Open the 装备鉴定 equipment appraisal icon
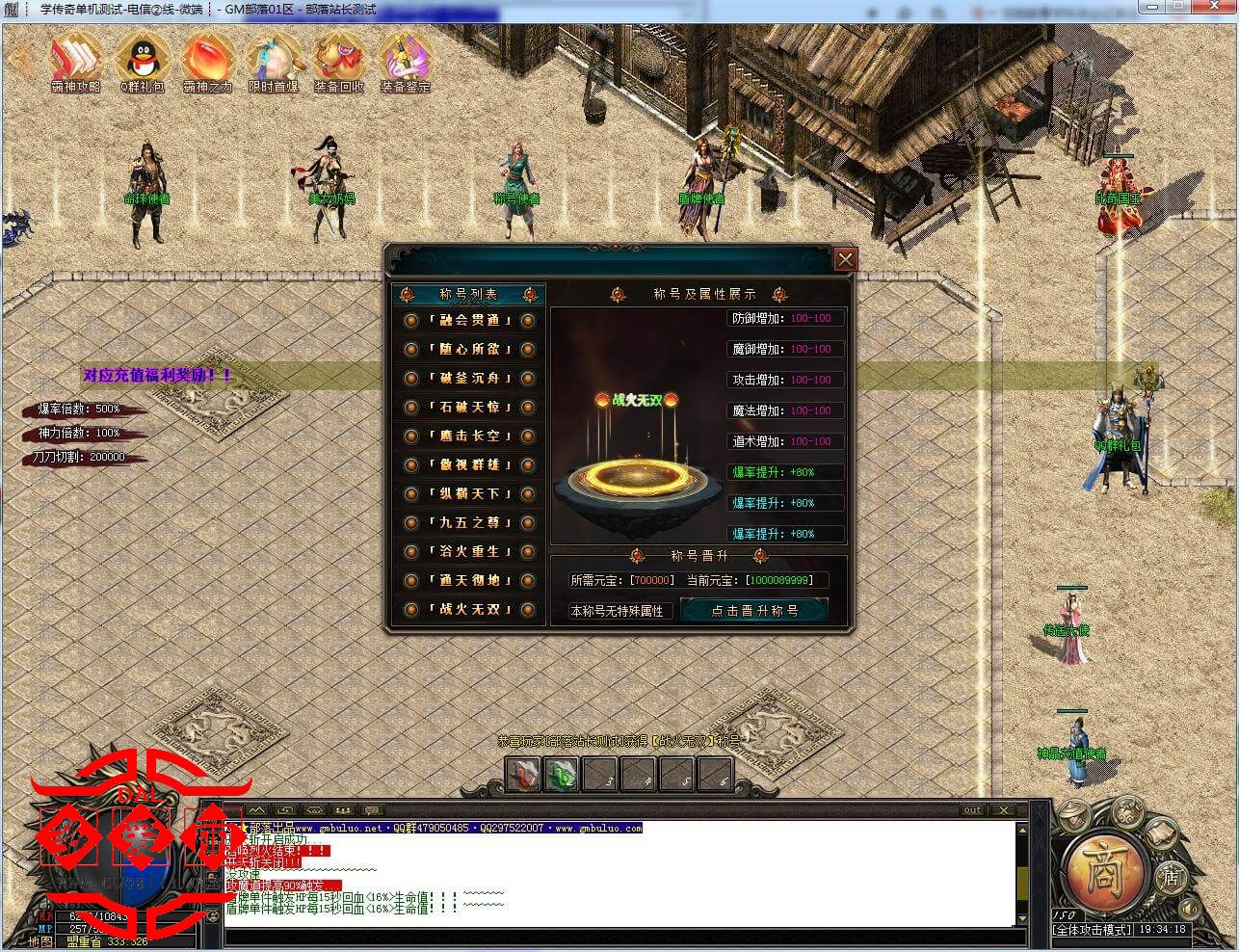Screen dimensions: 1239x952 [x=405, y=60]
